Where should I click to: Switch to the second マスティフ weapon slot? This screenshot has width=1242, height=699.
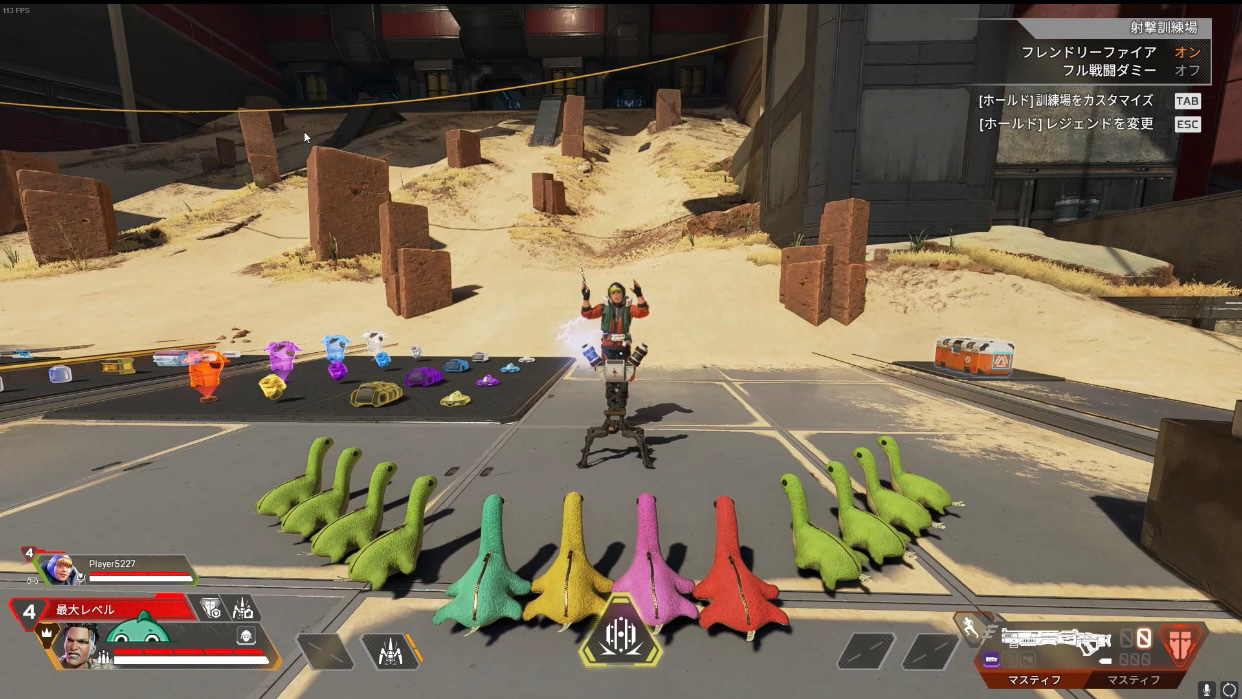click(1133, 680)
